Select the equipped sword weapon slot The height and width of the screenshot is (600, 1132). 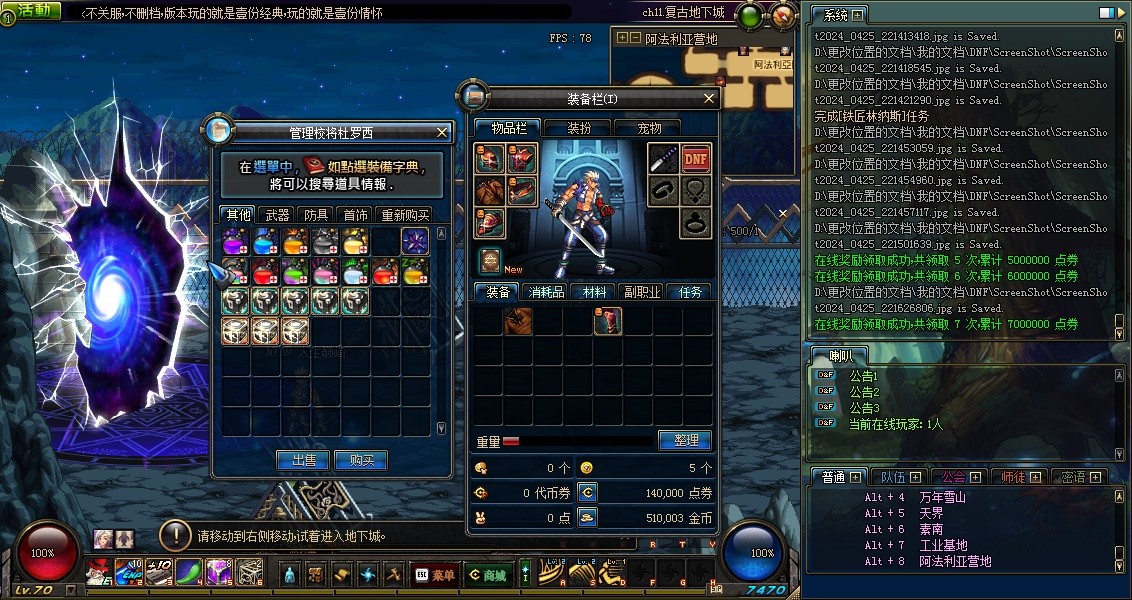(663, 158)
